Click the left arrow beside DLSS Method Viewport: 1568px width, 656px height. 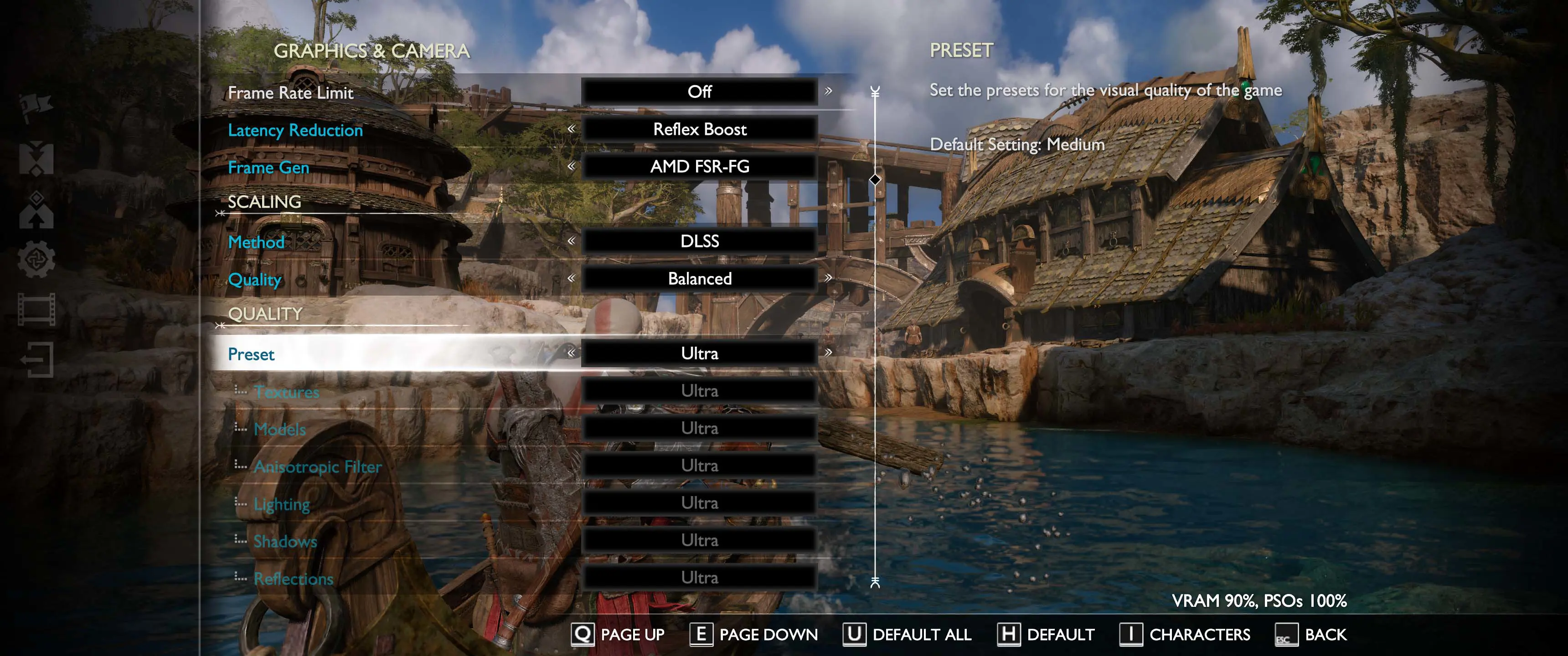[x=571, y=241]
